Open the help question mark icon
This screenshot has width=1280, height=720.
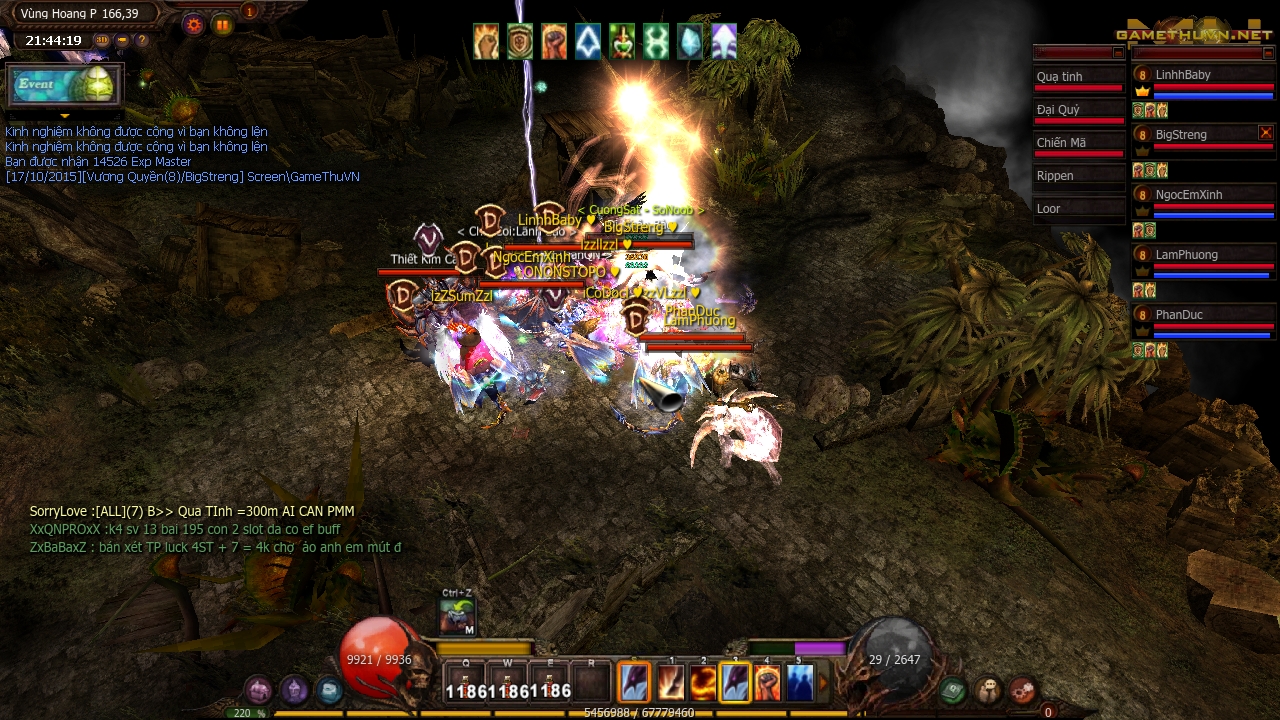(x=142, y=40)
